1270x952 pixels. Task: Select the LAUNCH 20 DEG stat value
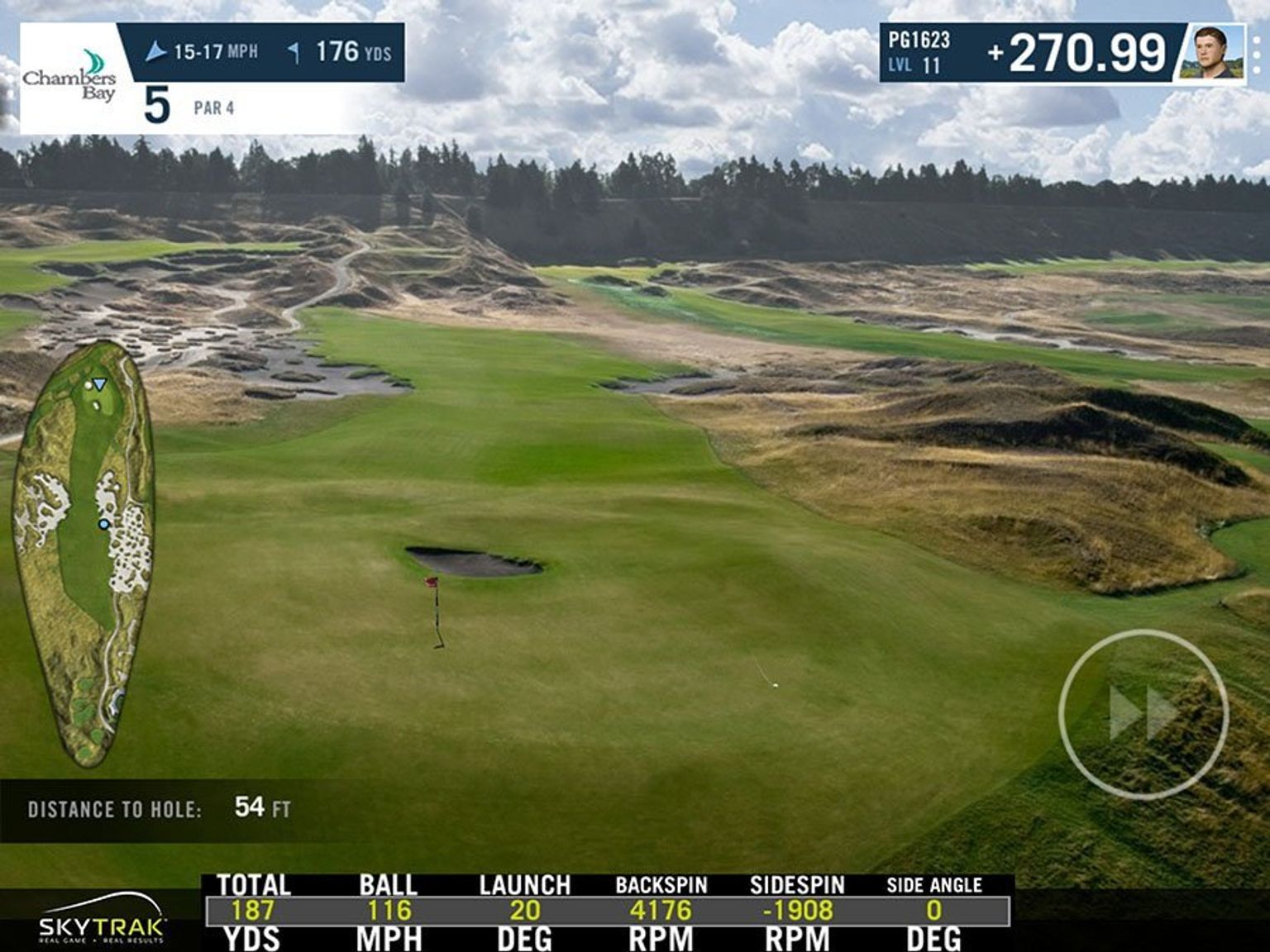coord(523,909)
